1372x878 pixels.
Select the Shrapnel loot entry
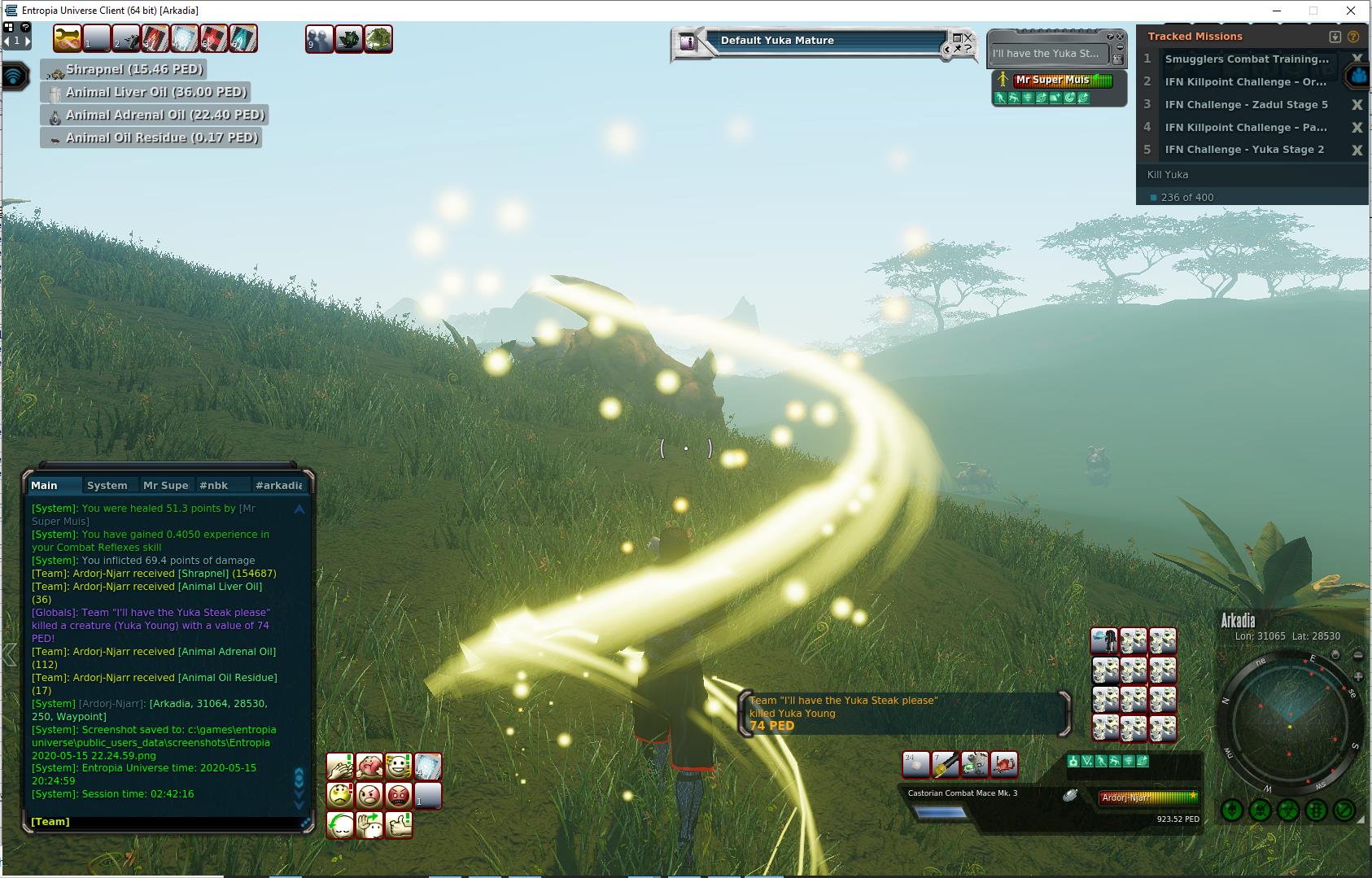click(x=134, y=69)
